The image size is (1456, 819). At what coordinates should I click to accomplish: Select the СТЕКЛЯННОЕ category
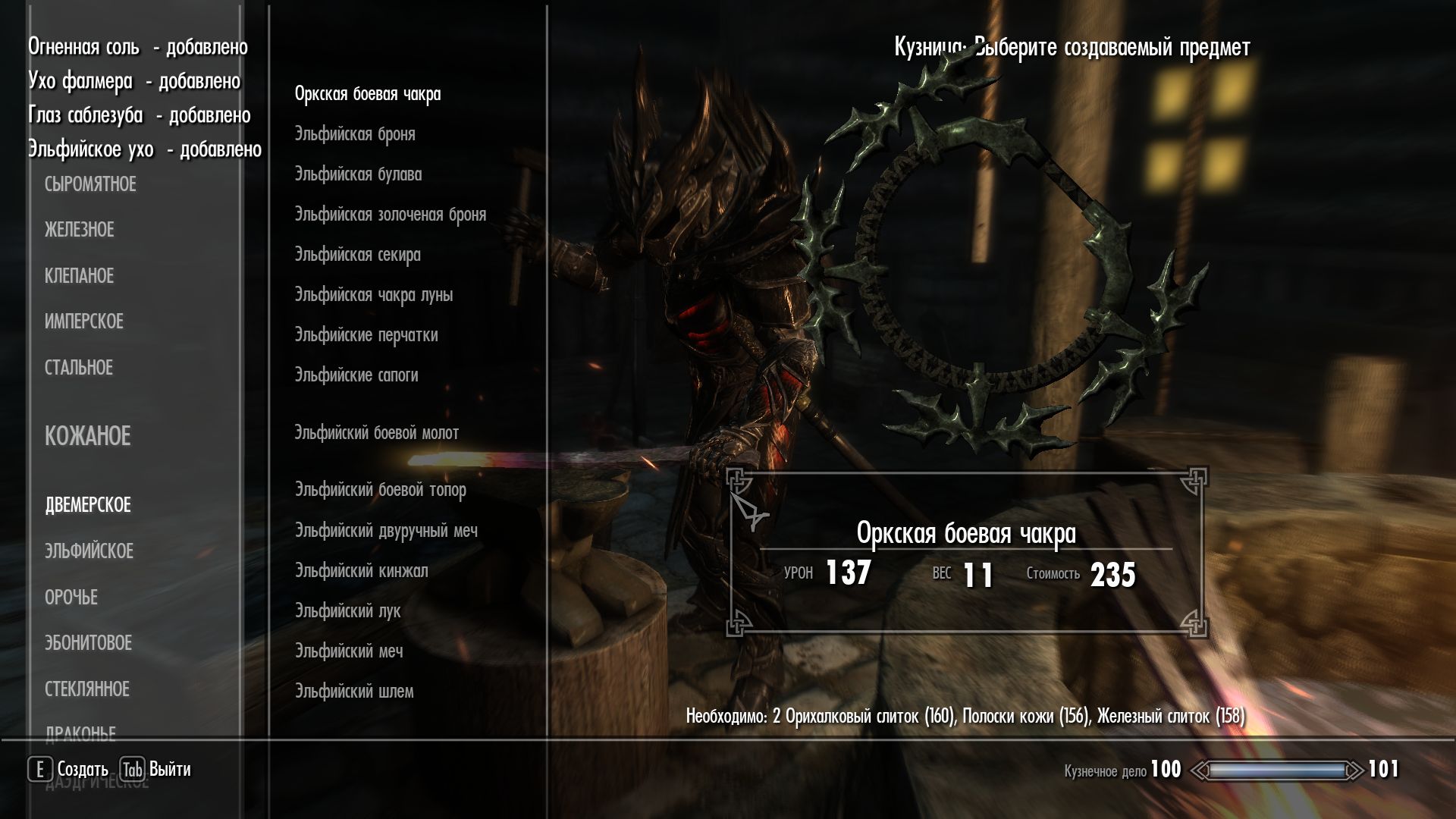click(x=86, y=689)
